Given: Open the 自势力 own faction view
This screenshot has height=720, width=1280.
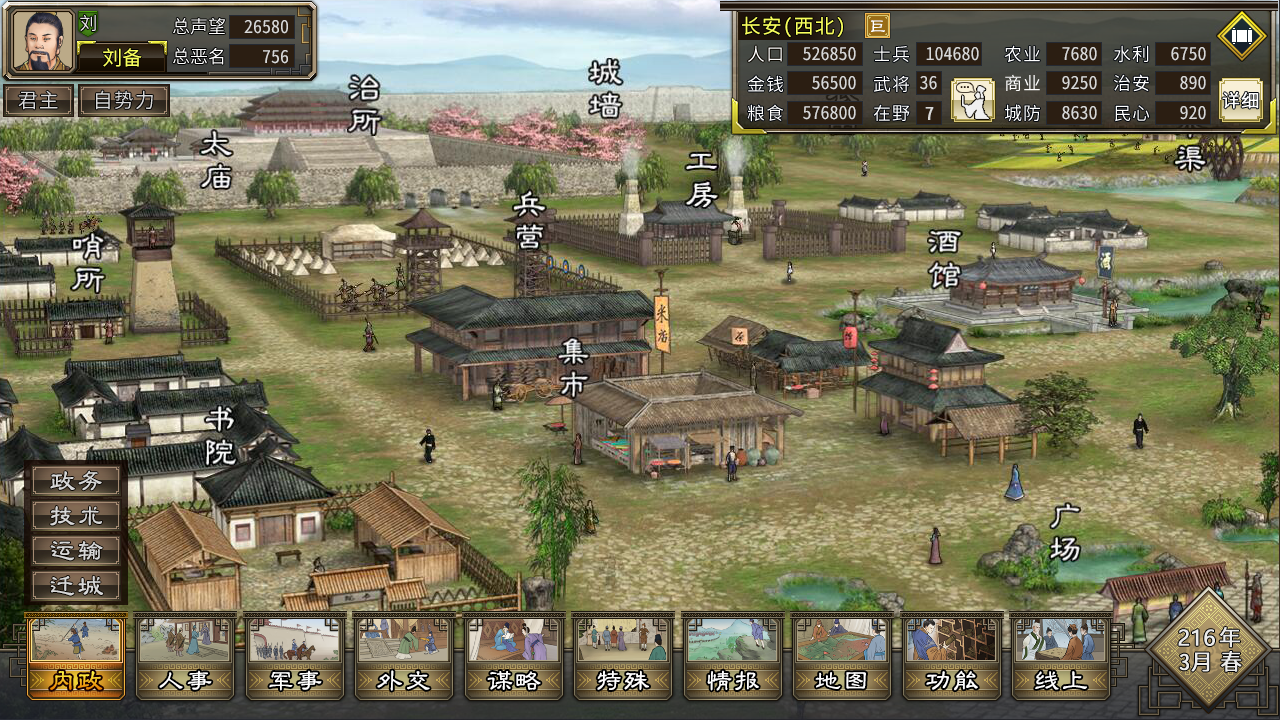Looking at the screenshot, I should (x=124, y=100).
